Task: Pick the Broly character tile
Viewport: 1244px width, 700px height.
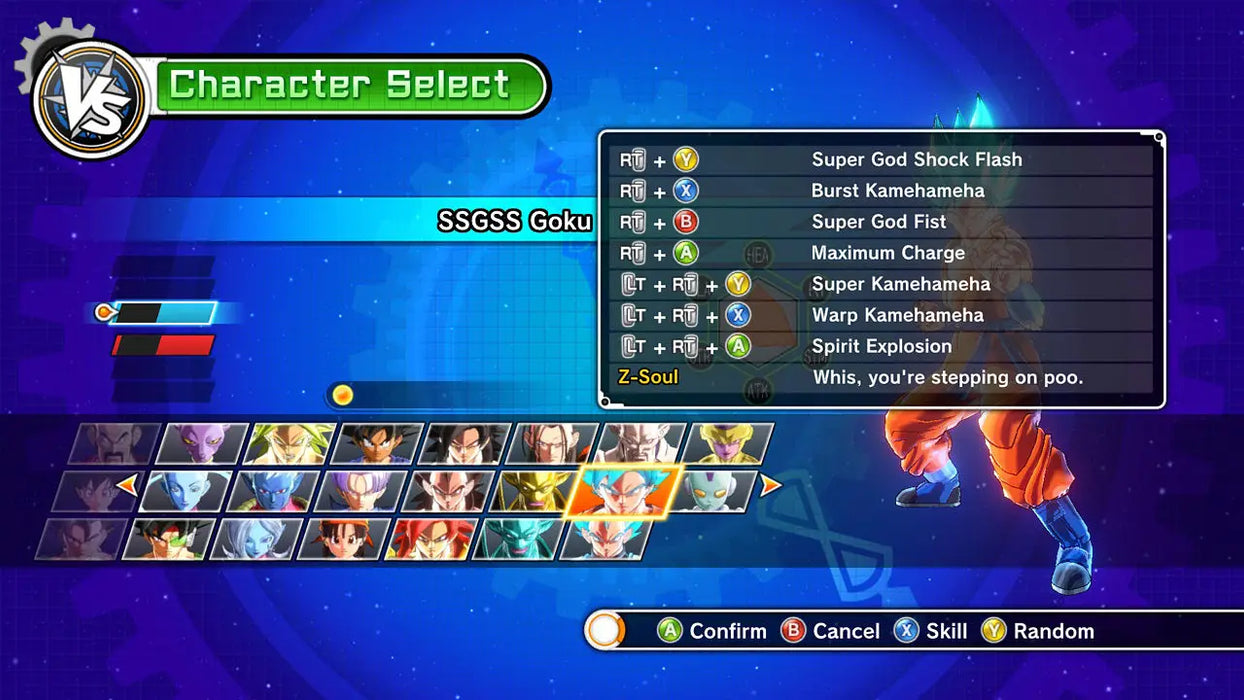Action: coord(290,443)
